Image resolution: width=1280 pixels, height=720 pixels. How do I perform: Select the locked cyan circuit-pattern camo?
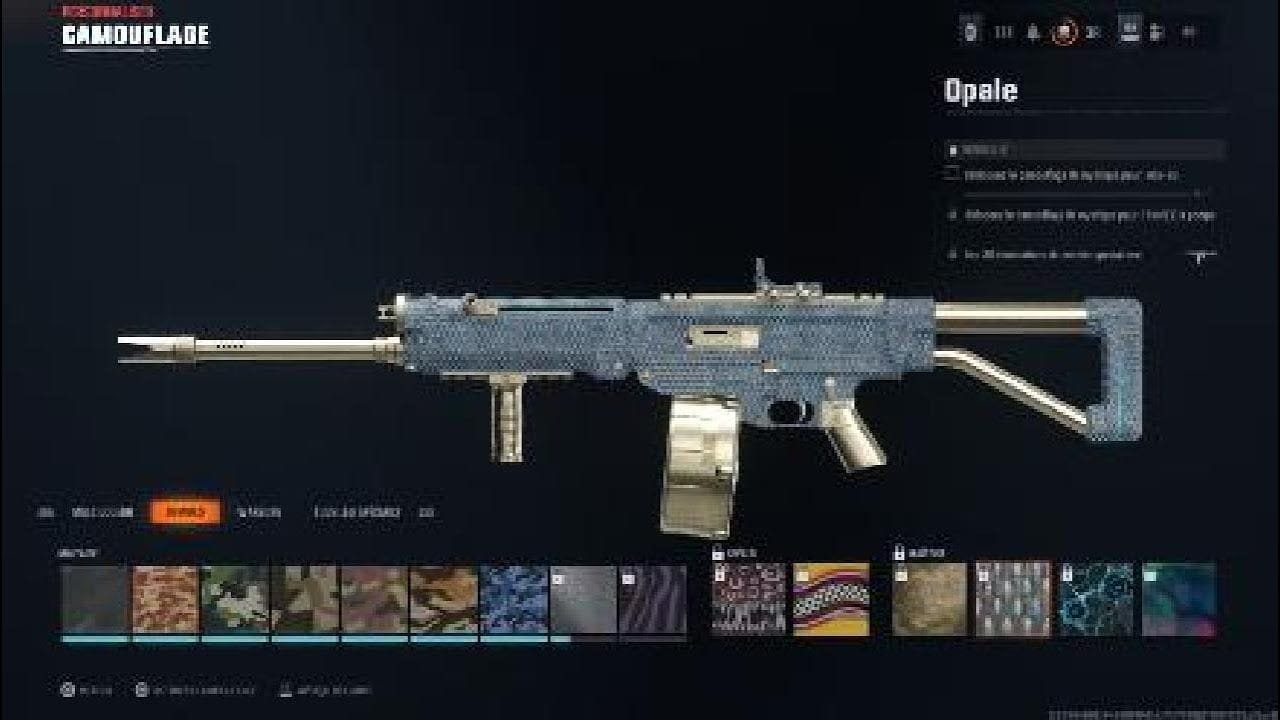(x=1097, y=599)
